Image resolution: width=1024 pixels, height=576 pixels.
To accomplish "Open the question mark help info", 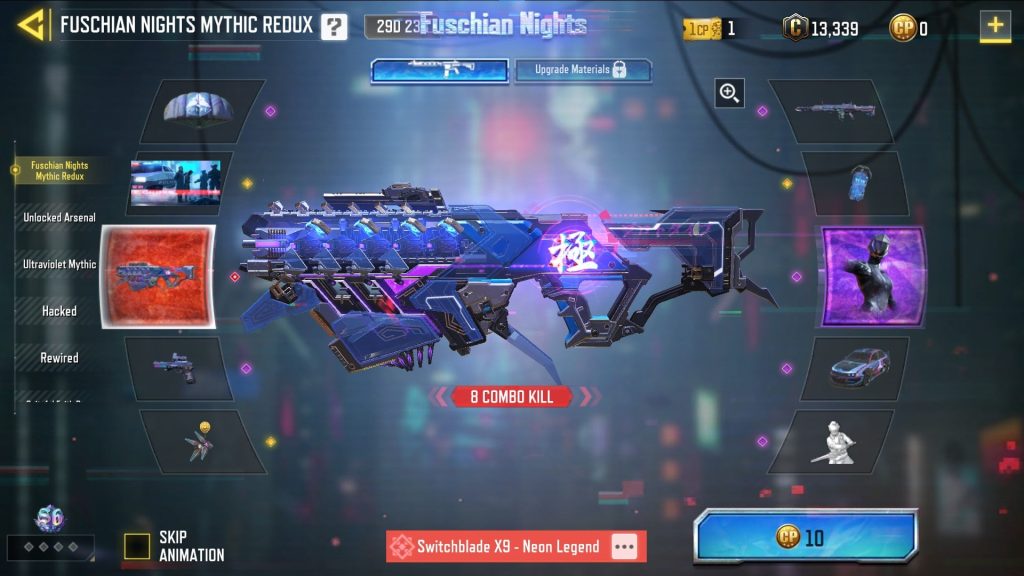I will pos(334,27).
